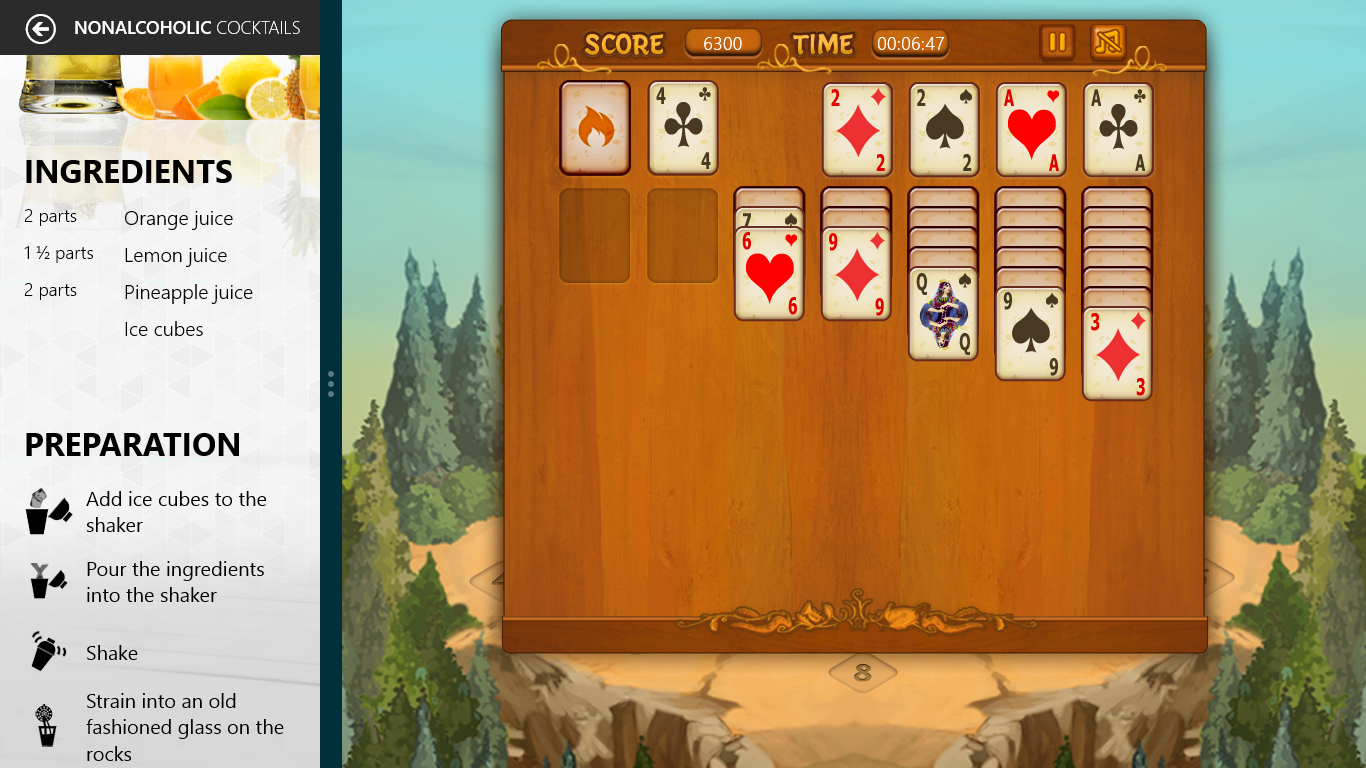Select the partly covered 7 of spades

(770, 217)
